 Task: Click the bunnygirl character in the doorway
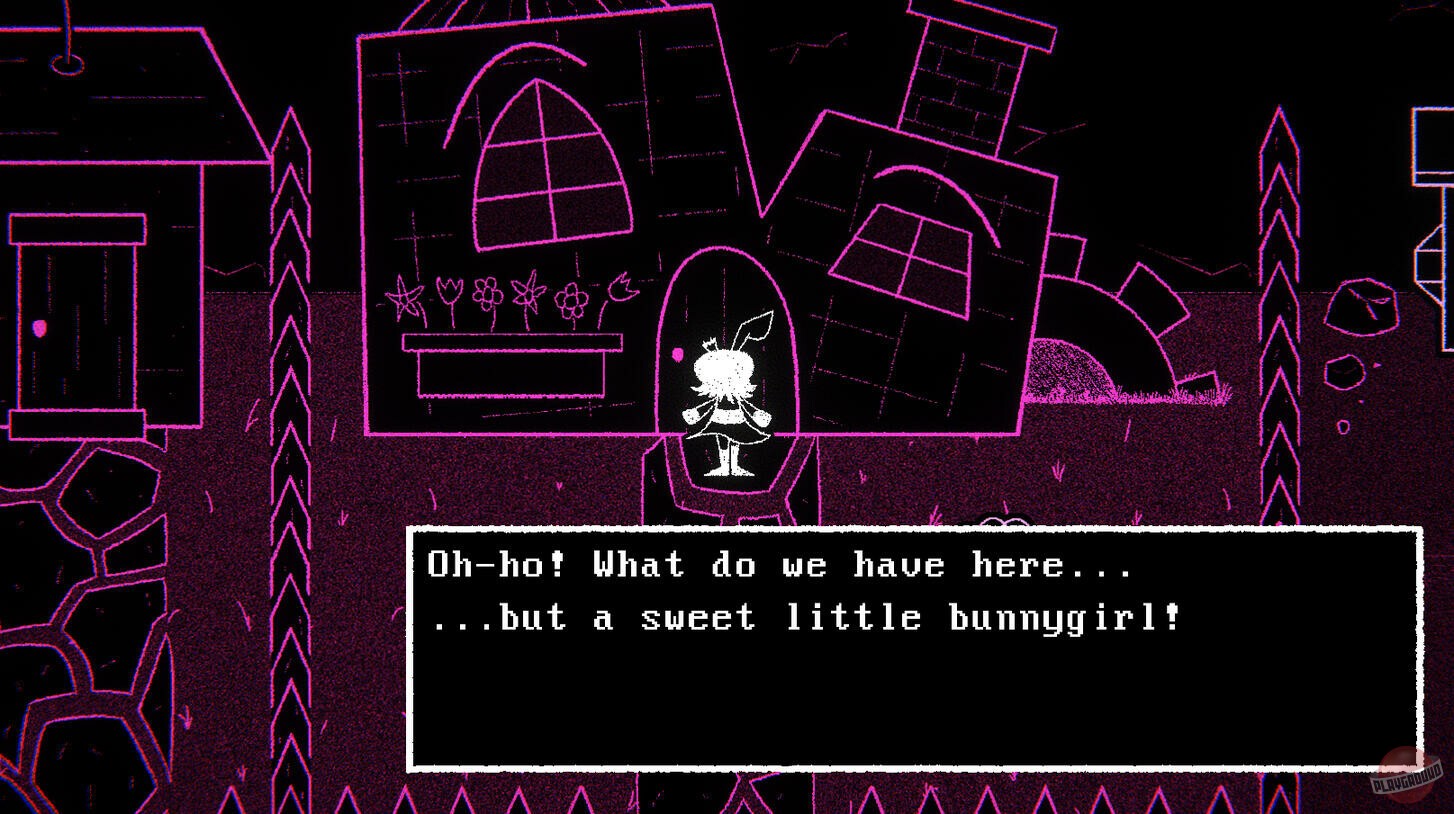[x=728, y=390]
